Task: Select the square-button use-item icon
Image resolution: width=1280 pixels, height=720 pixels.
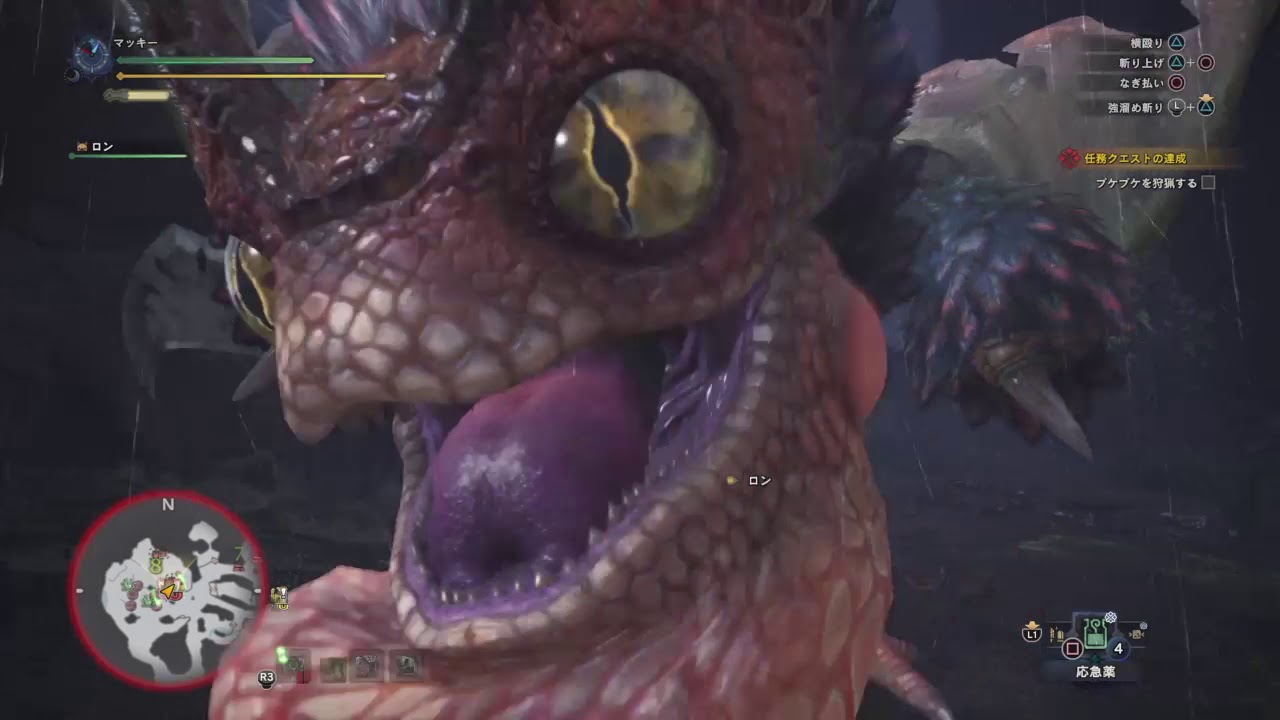Action: pos(1072,648)
